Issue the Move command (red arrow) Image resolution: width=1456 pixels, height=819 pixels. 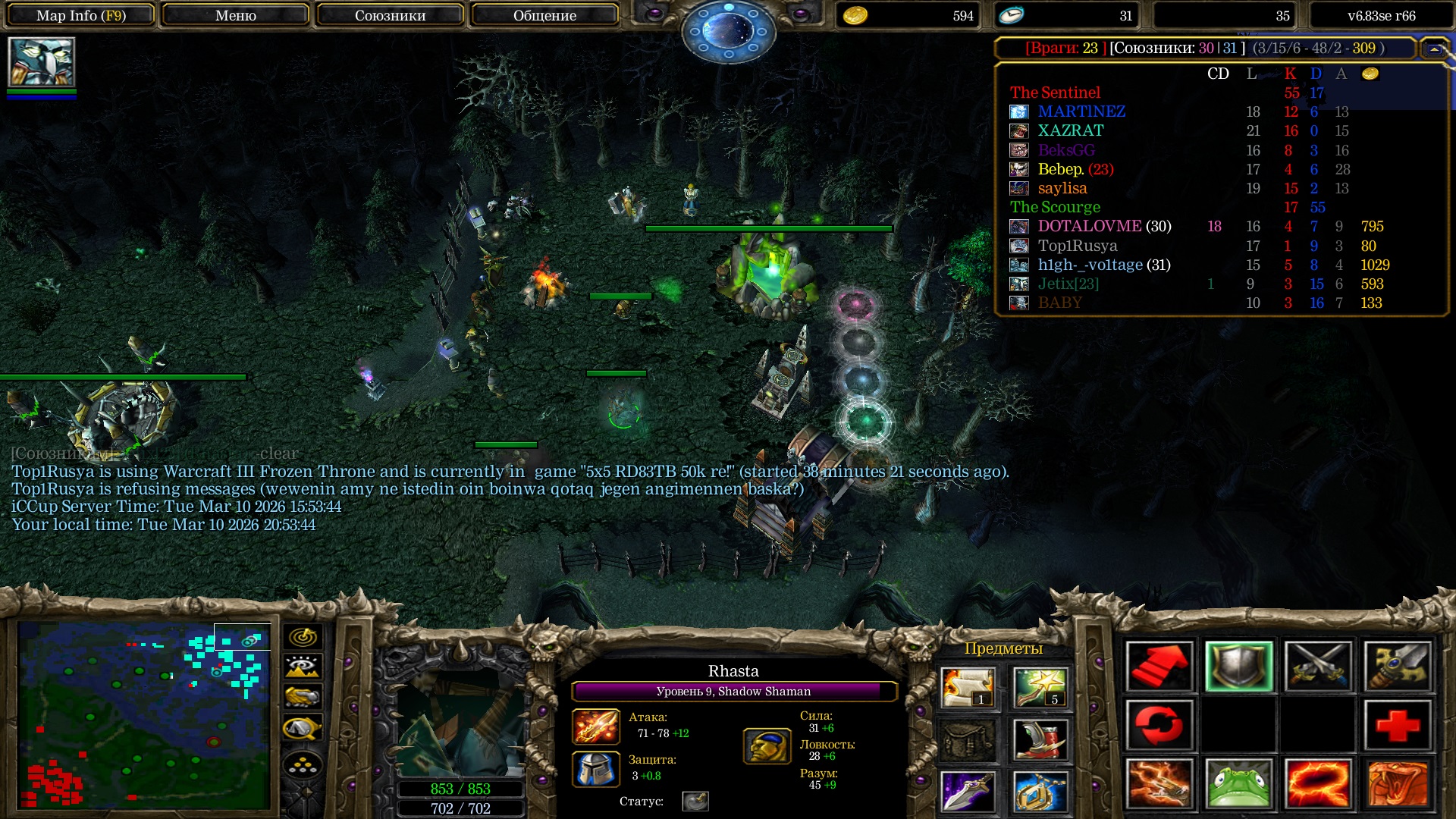pos(1159,667)
